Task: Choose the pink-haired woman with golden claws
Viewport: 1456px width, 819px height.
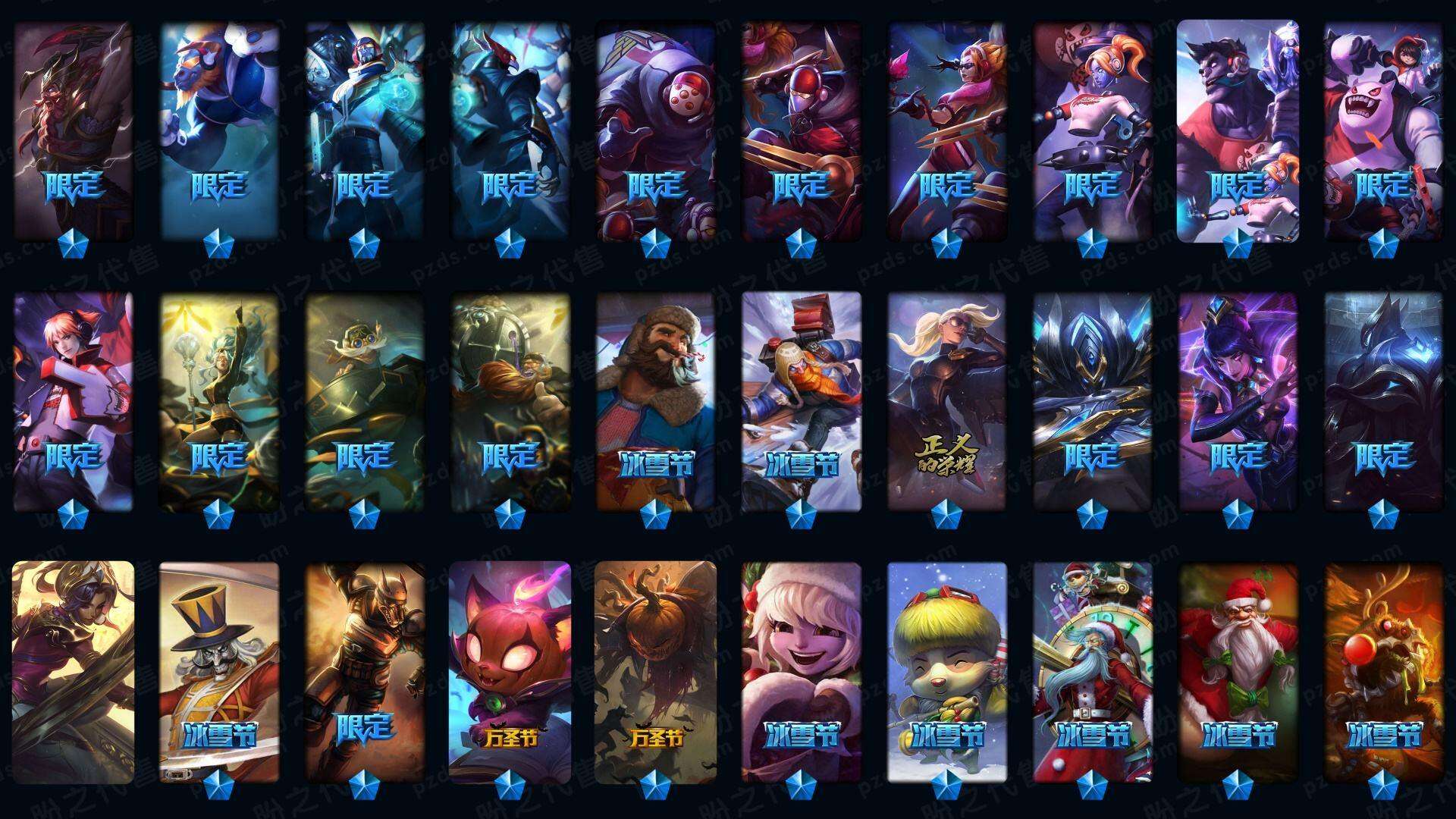Action: coord(946,129)
